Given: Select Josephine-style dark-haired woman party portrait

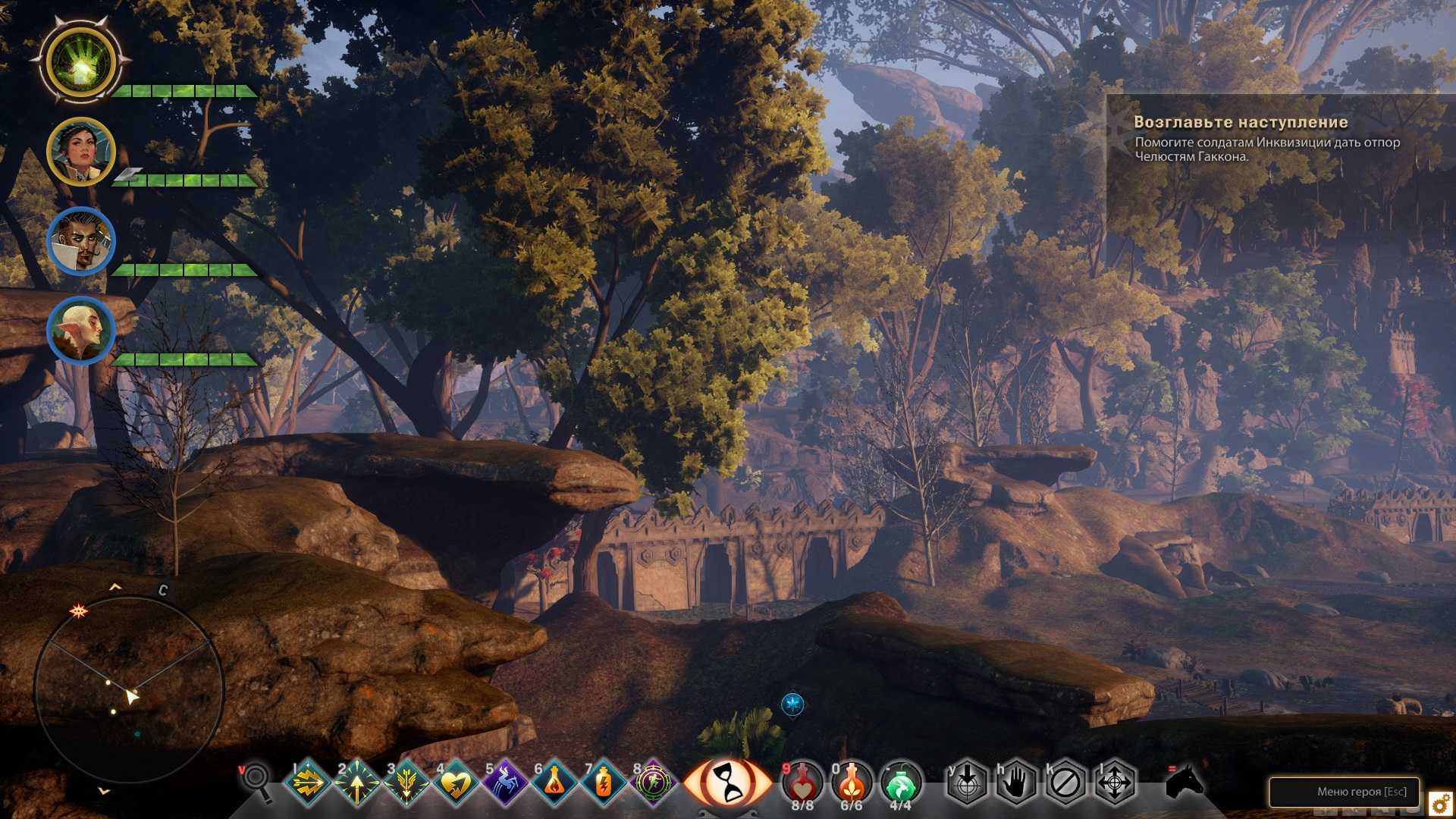Looking at the screenshot, I should [80, 152].
